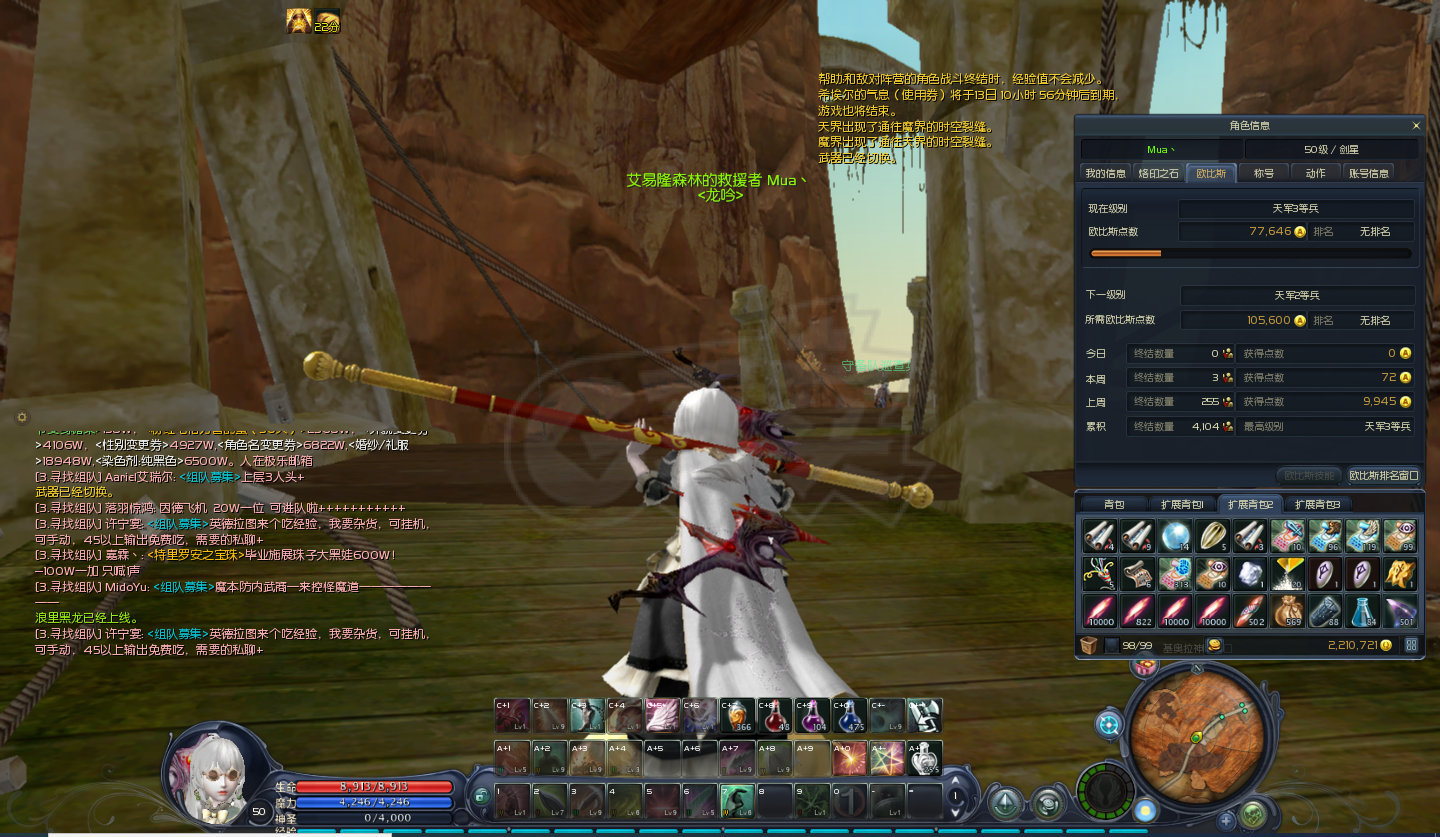Screen dimensions: 1440x837
Task: Toggle the hotbar lock icon
Action: pyautogui.click(x=482, y=796)
